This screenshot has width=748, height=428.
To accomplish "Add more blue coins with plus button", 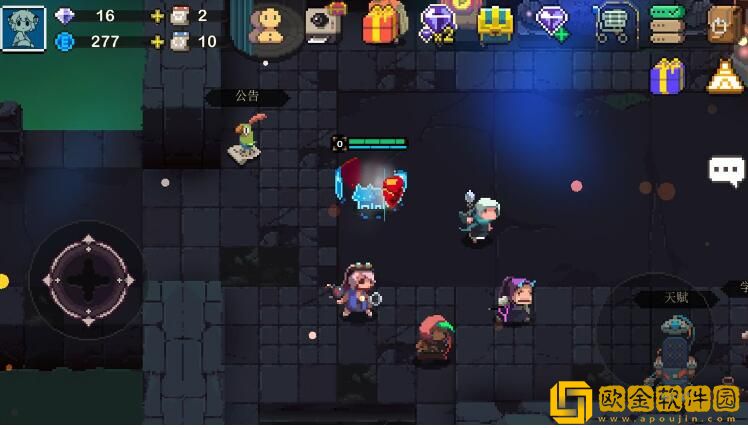I will [157, 42].
